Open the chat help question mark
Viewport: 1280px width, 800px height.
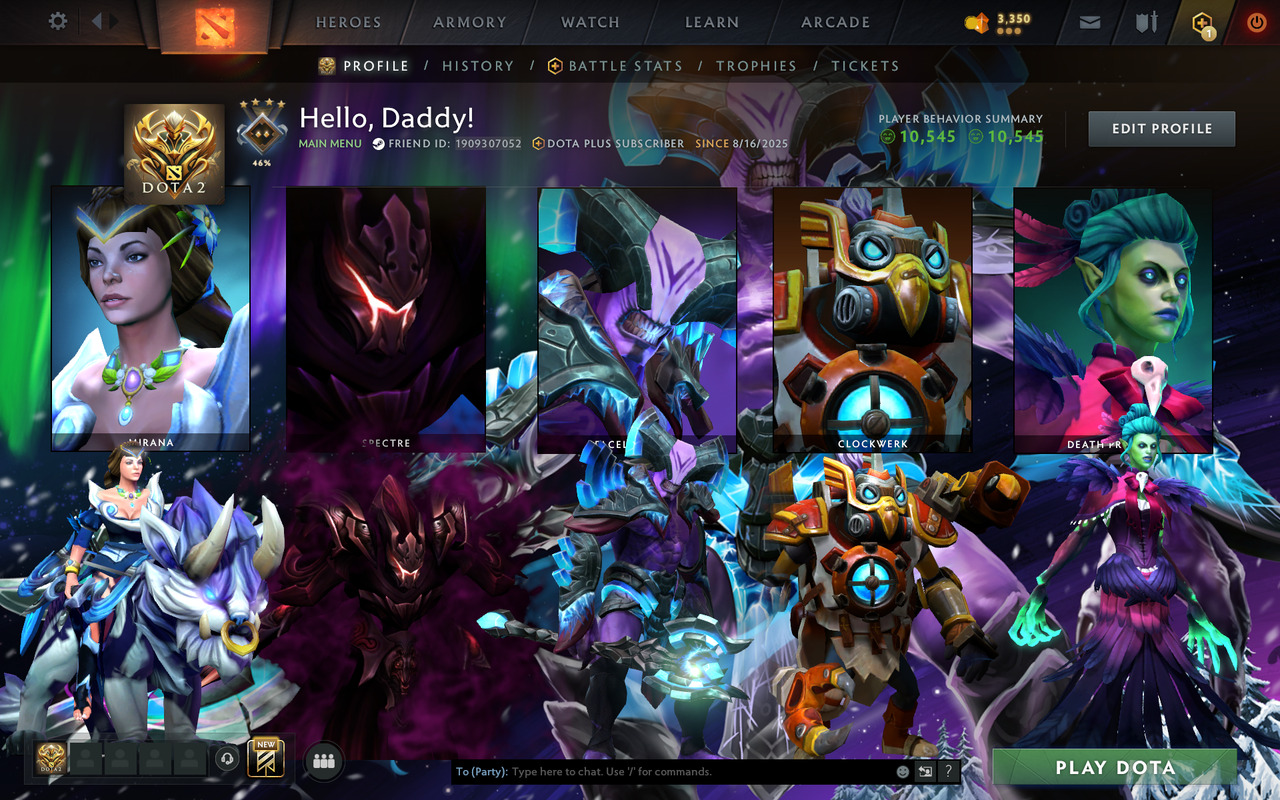(x=947, y=771)
